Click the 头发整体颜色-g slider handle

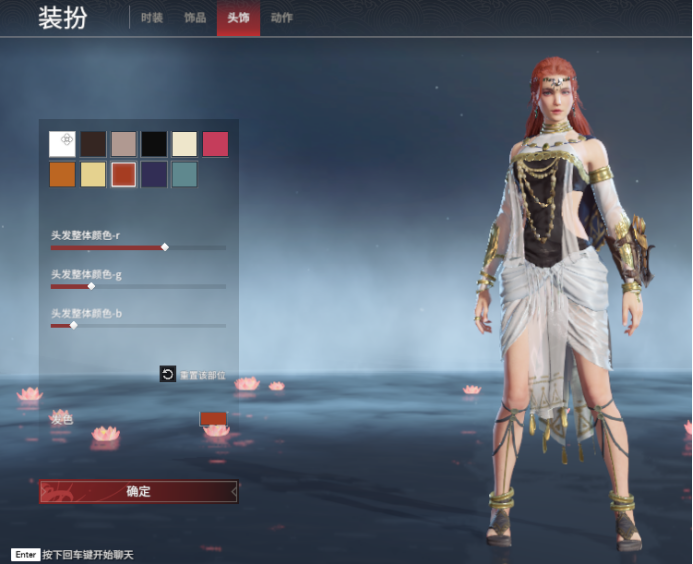(91, 286)
